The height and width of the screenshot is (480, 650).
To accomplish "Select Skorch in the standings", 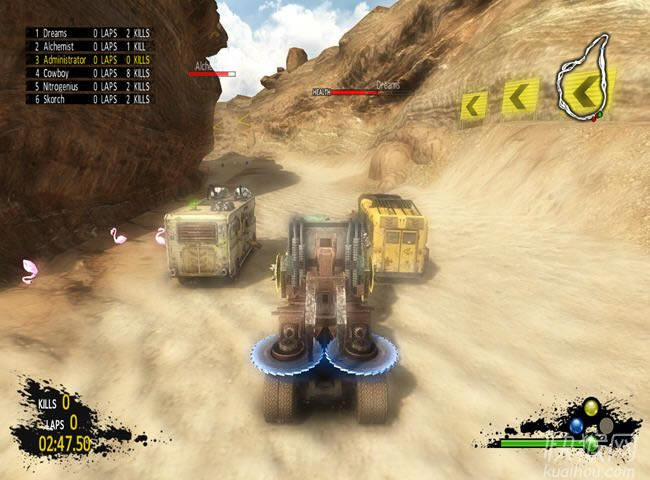I will 90,99.
